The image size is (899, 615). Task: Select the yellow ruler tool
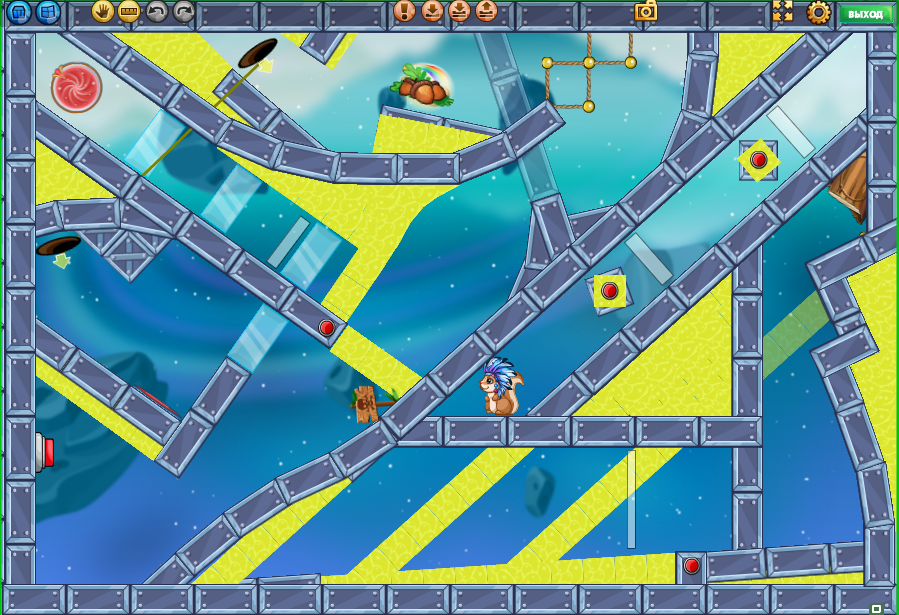[129, 12]
